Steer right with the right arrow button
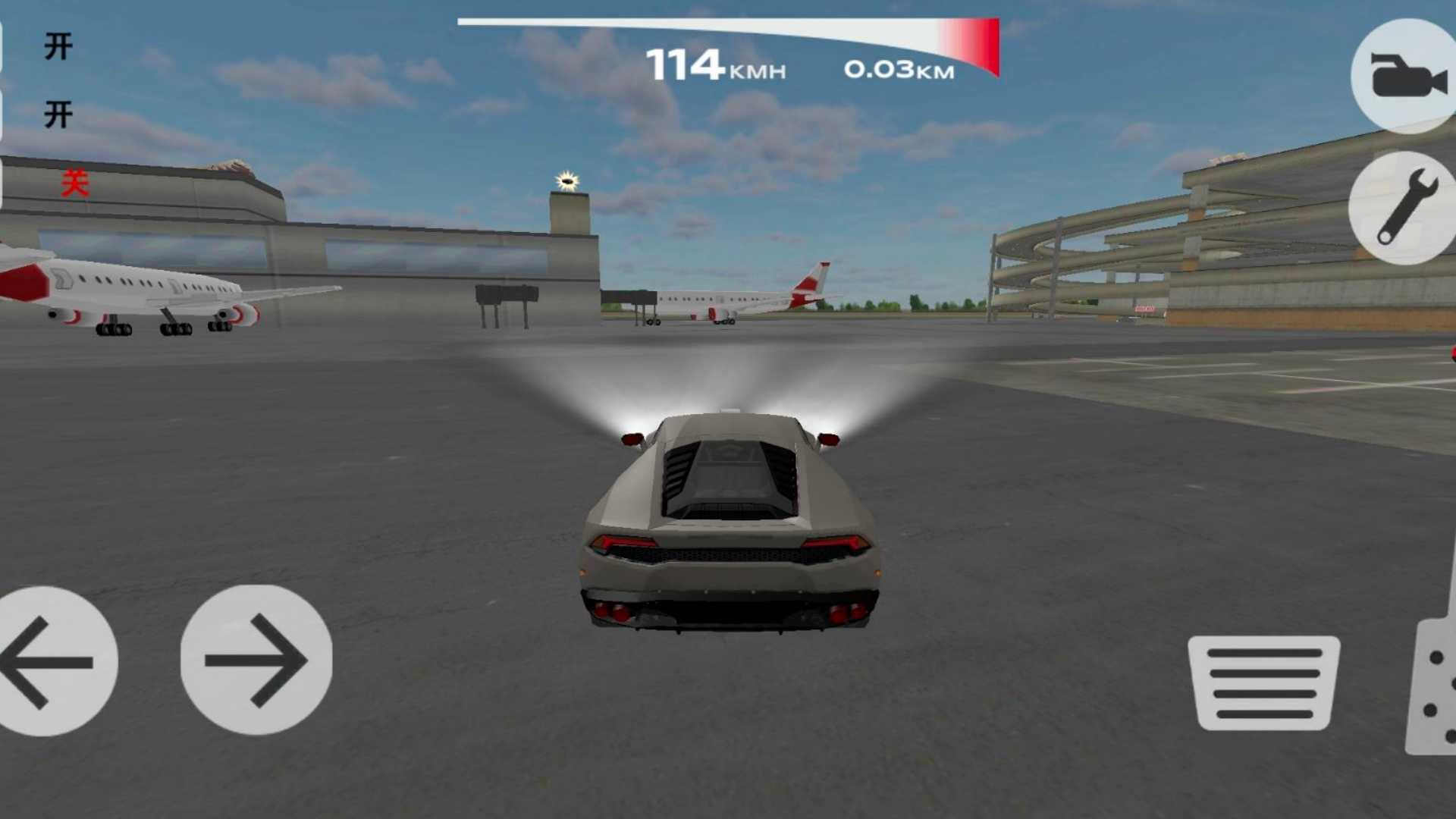This screenshot has height=819, width=1456. click(x=256, y=660)
